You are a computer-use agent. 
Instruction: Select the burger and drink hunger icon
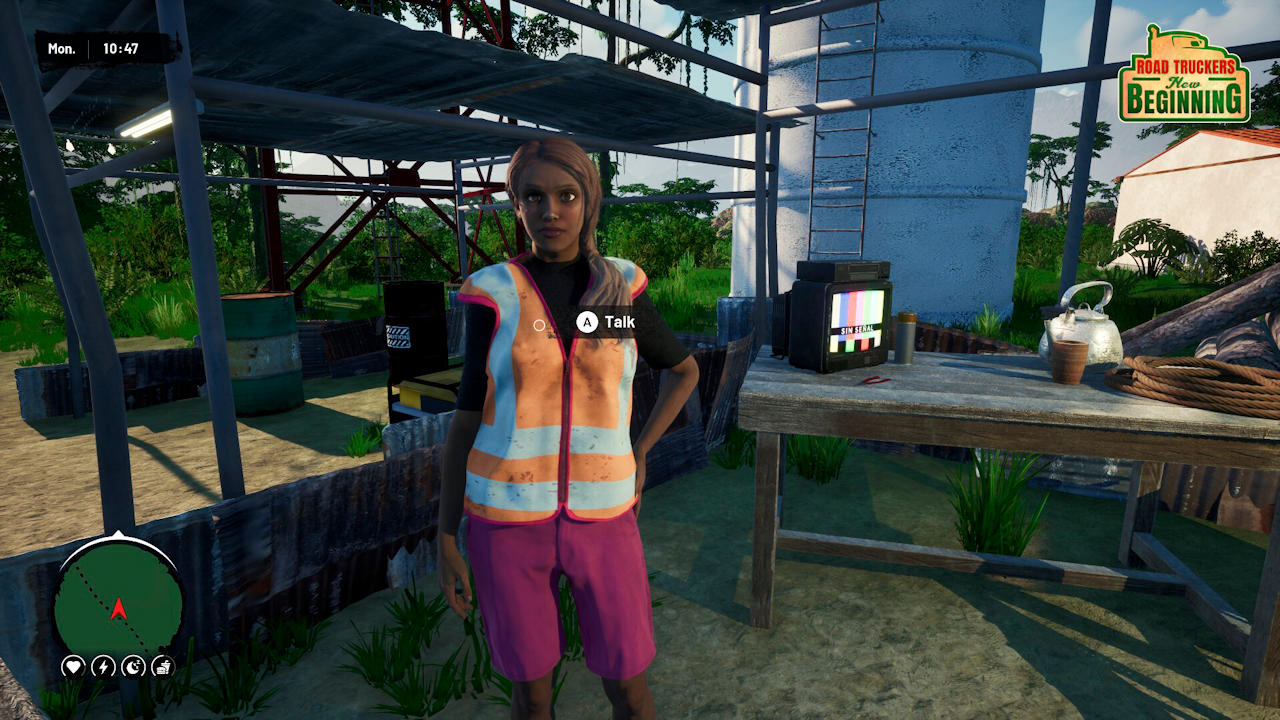[163, 666]
